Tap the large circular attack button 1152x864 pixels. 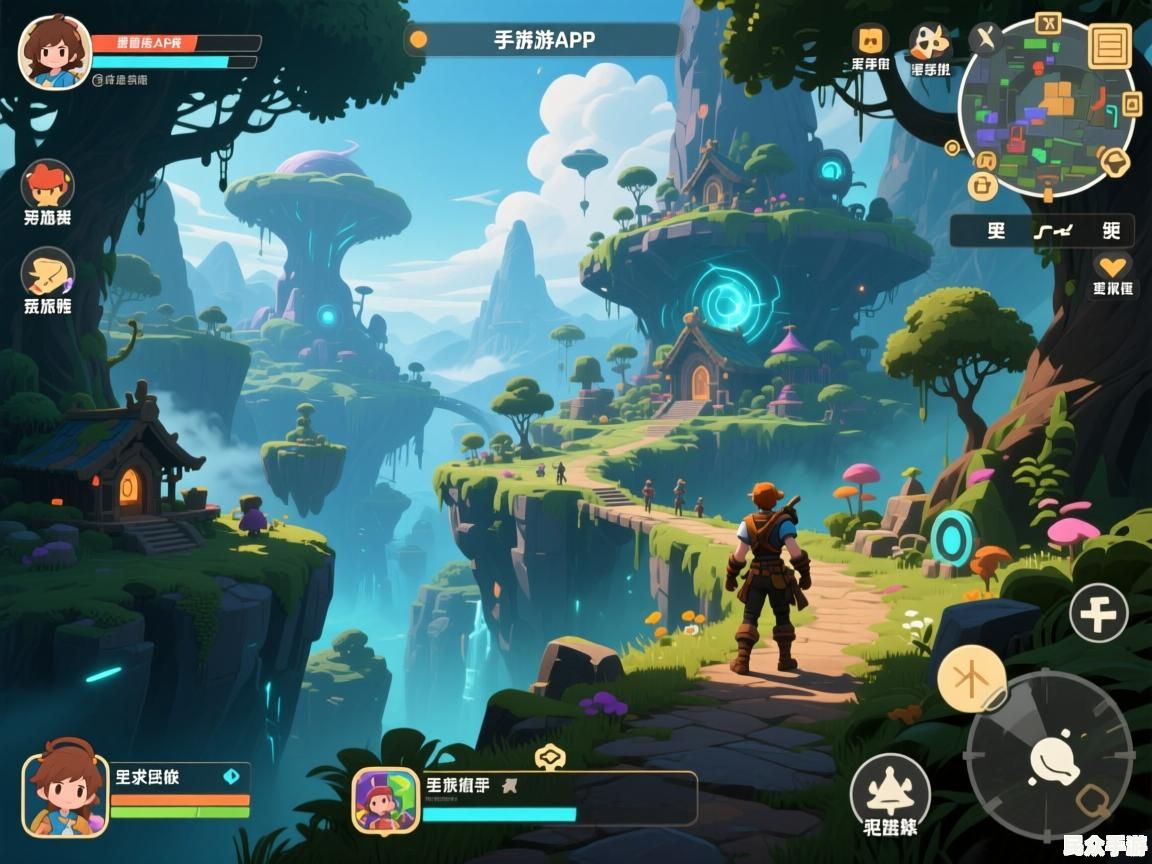(x=1049, y=755)
